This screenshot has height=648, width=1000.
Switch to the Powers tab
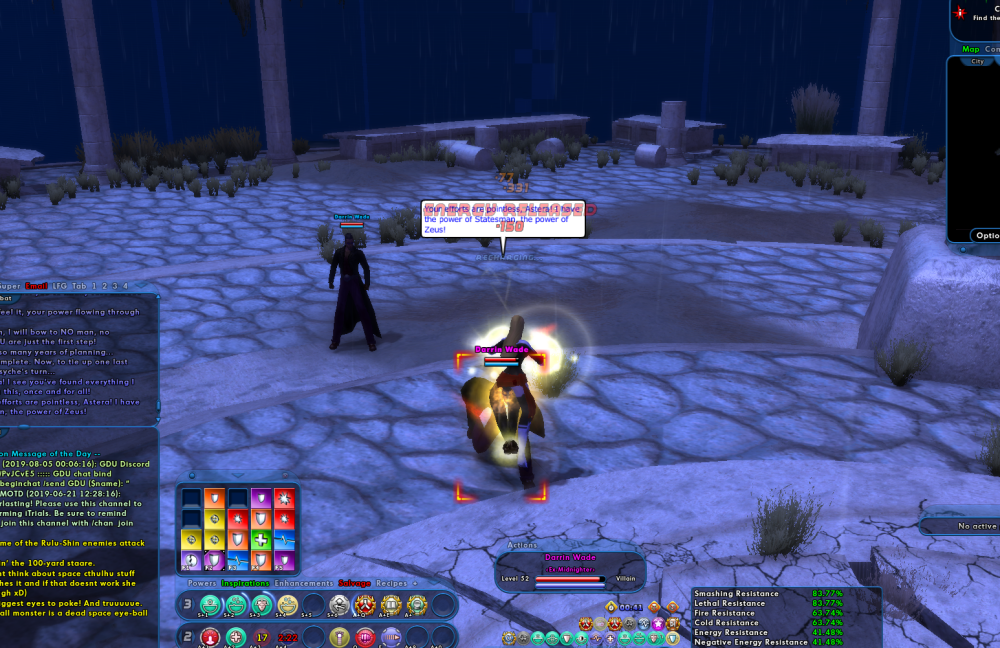click(202, 582)
